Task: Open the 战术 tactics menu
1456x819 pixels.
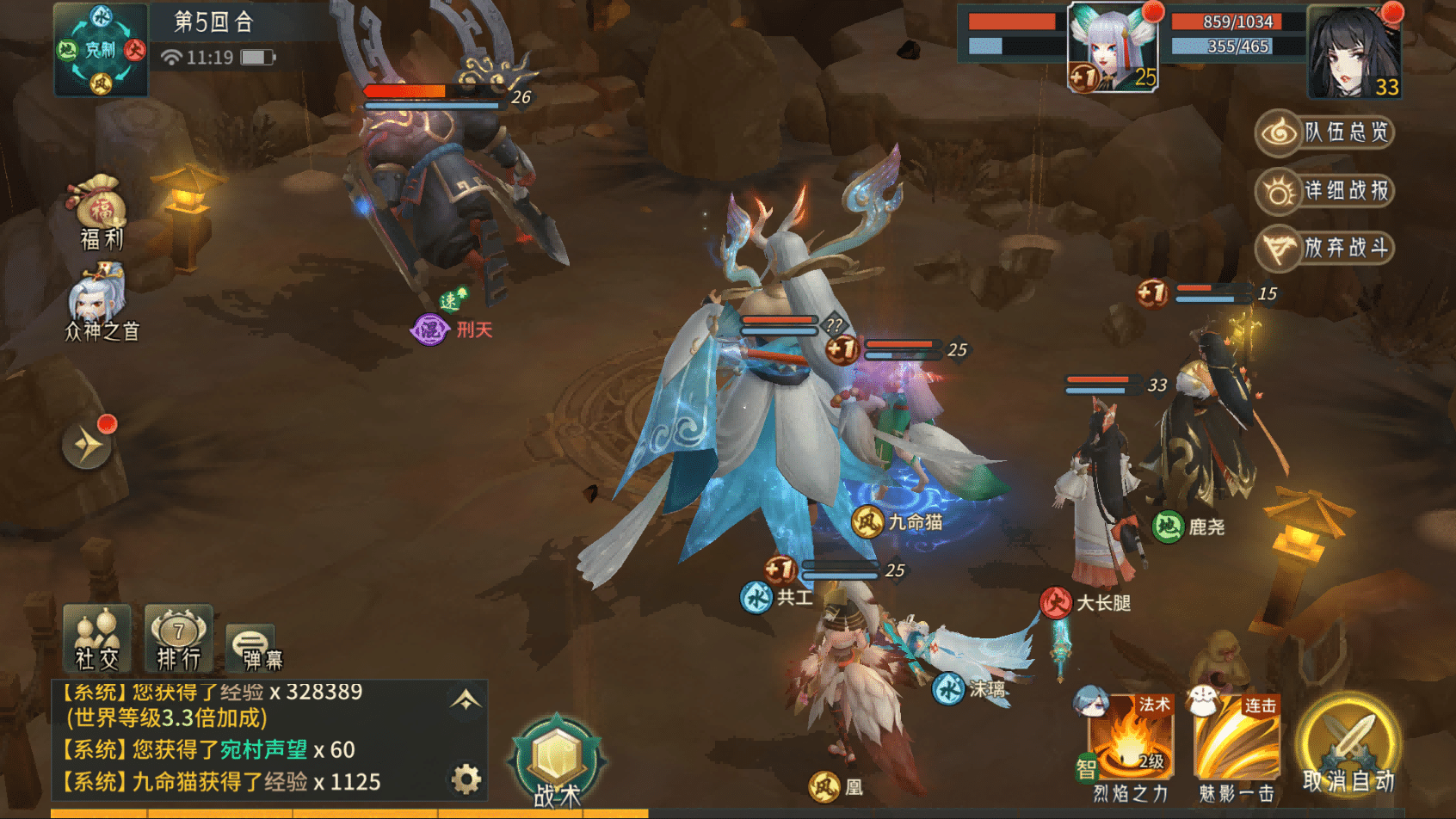Action: click(x=557, y=762)
